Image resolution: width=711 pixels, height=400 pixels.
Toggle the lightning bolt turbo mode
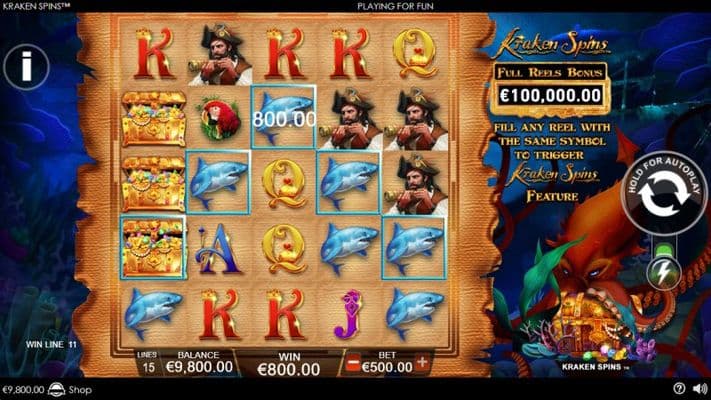[x=663, y=271]
